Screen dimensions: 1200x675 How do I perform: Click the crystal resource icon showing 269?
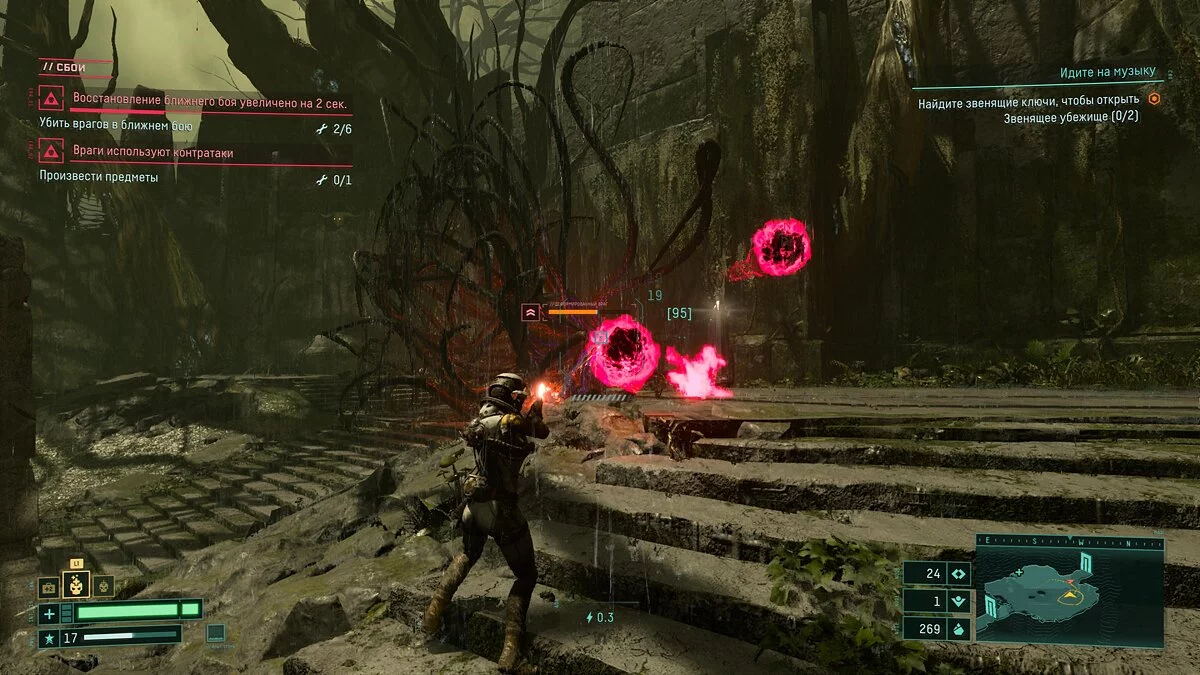pyautogui.click(x=958, y=630)
